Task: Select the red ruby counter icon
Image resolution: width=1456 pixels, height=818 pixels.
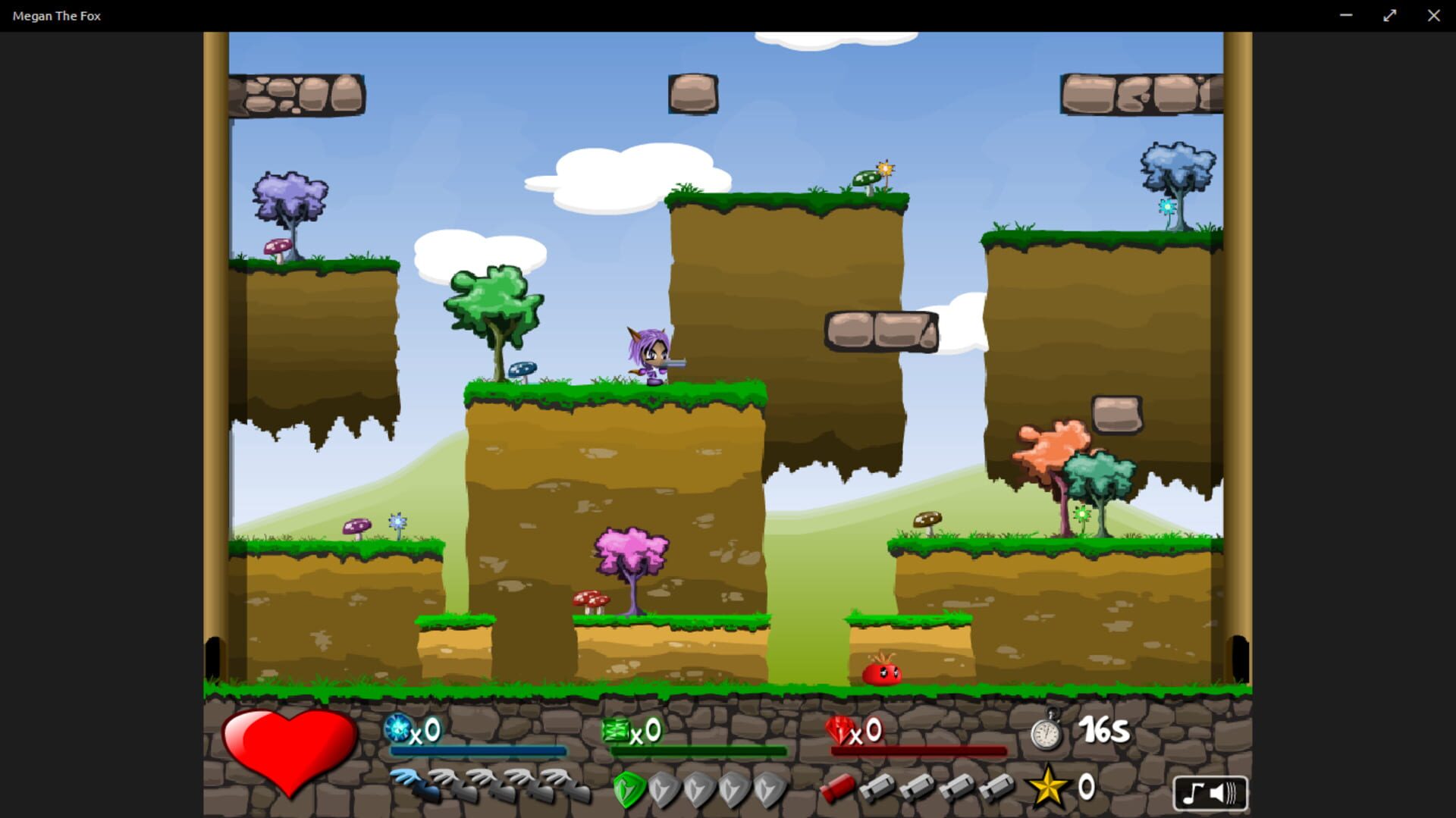Action: 838,730
